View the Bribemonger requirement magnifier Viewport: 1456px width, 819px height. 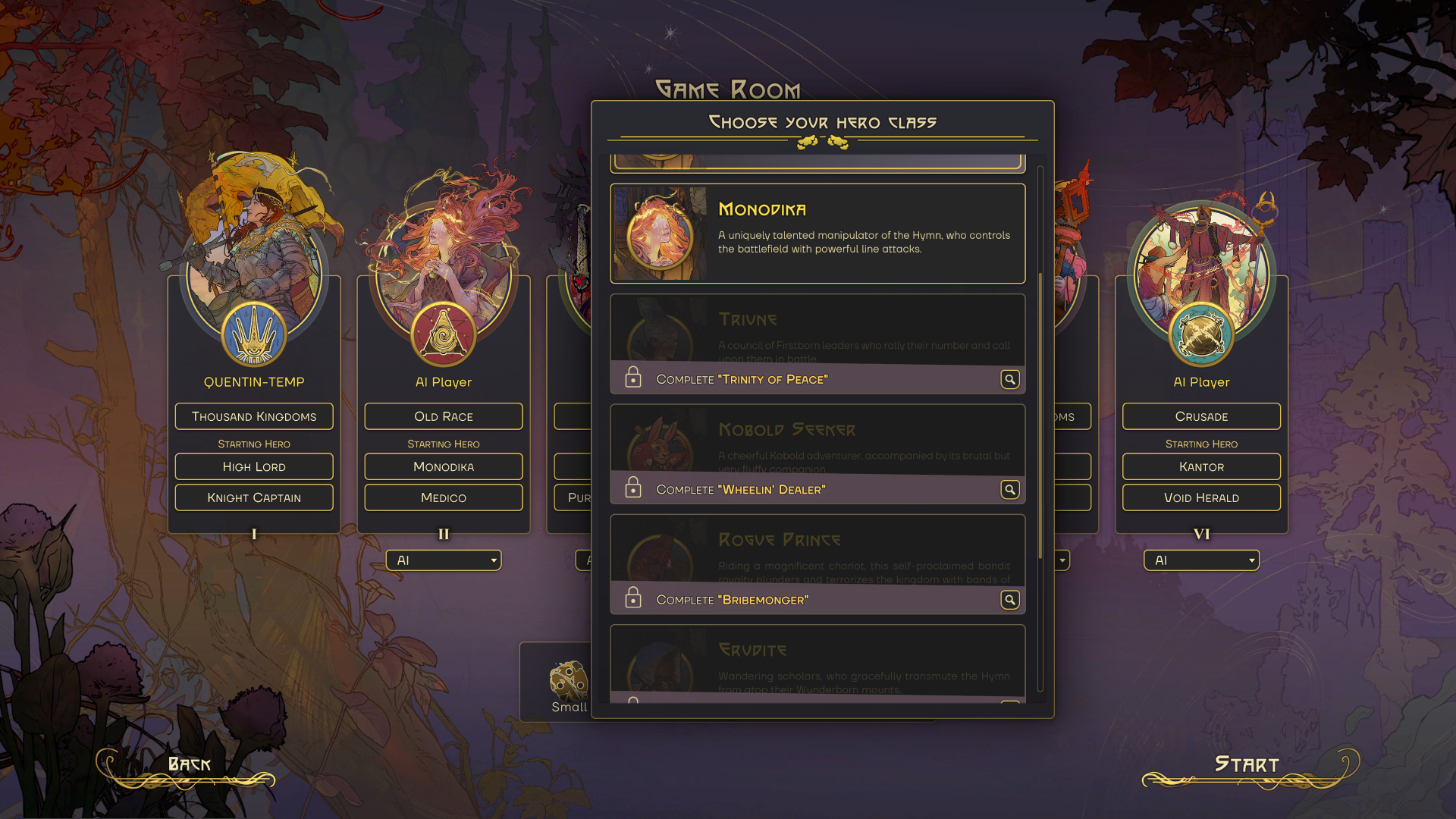click(x=1009, y=600)
